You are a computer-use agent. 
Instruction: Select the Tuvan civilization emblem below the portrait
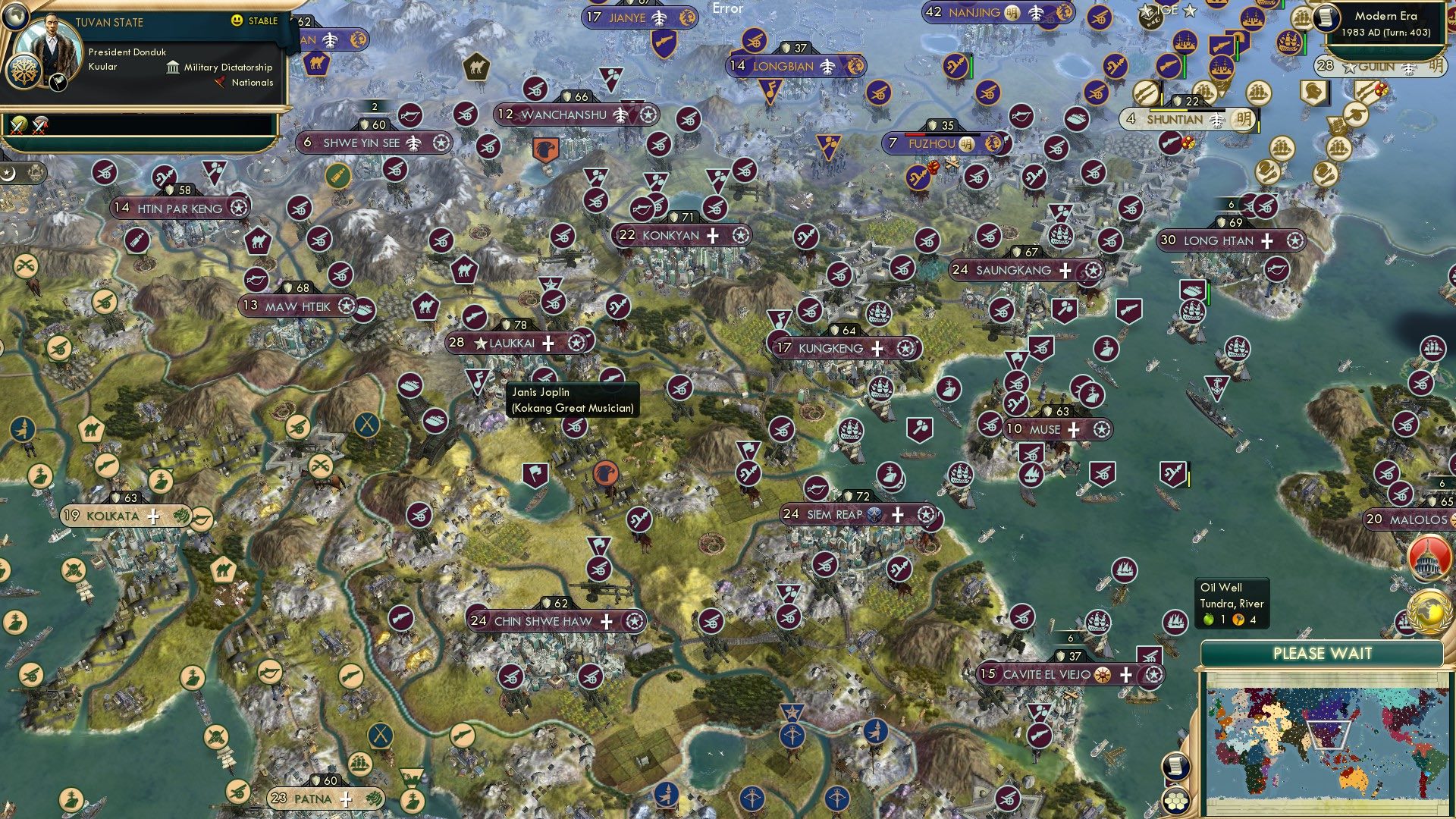tap(24, 72)
